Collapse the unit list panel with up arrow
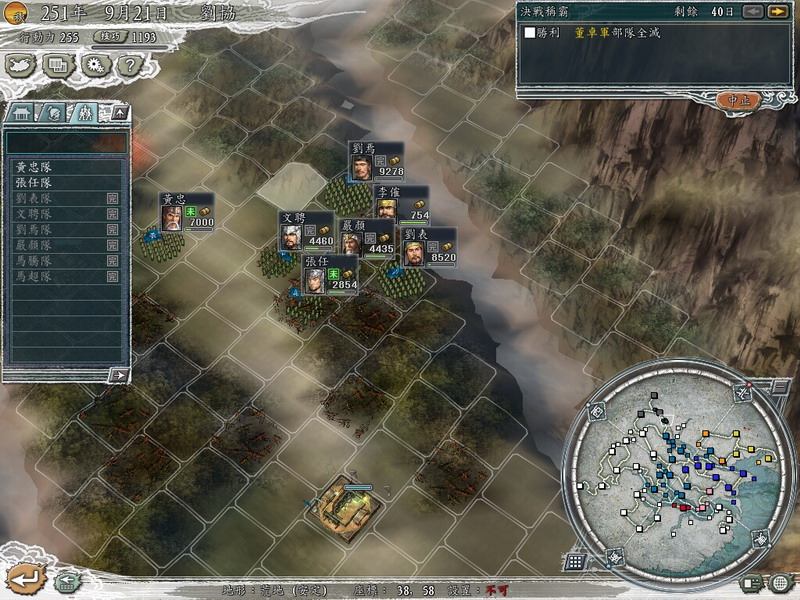800x600 pixels. pos(120,112)
